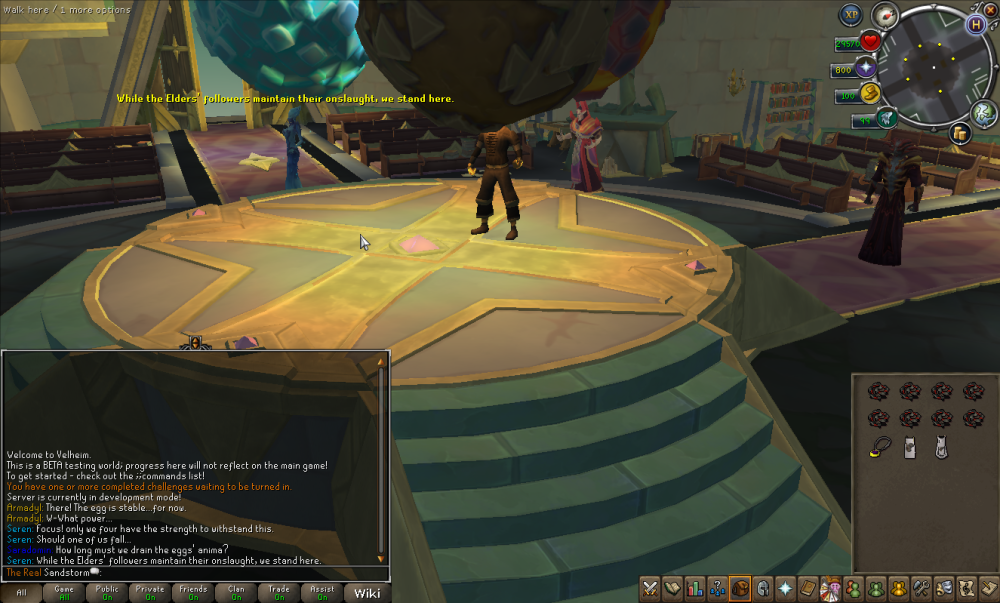Switch to the All chat tab

[21, 592]
